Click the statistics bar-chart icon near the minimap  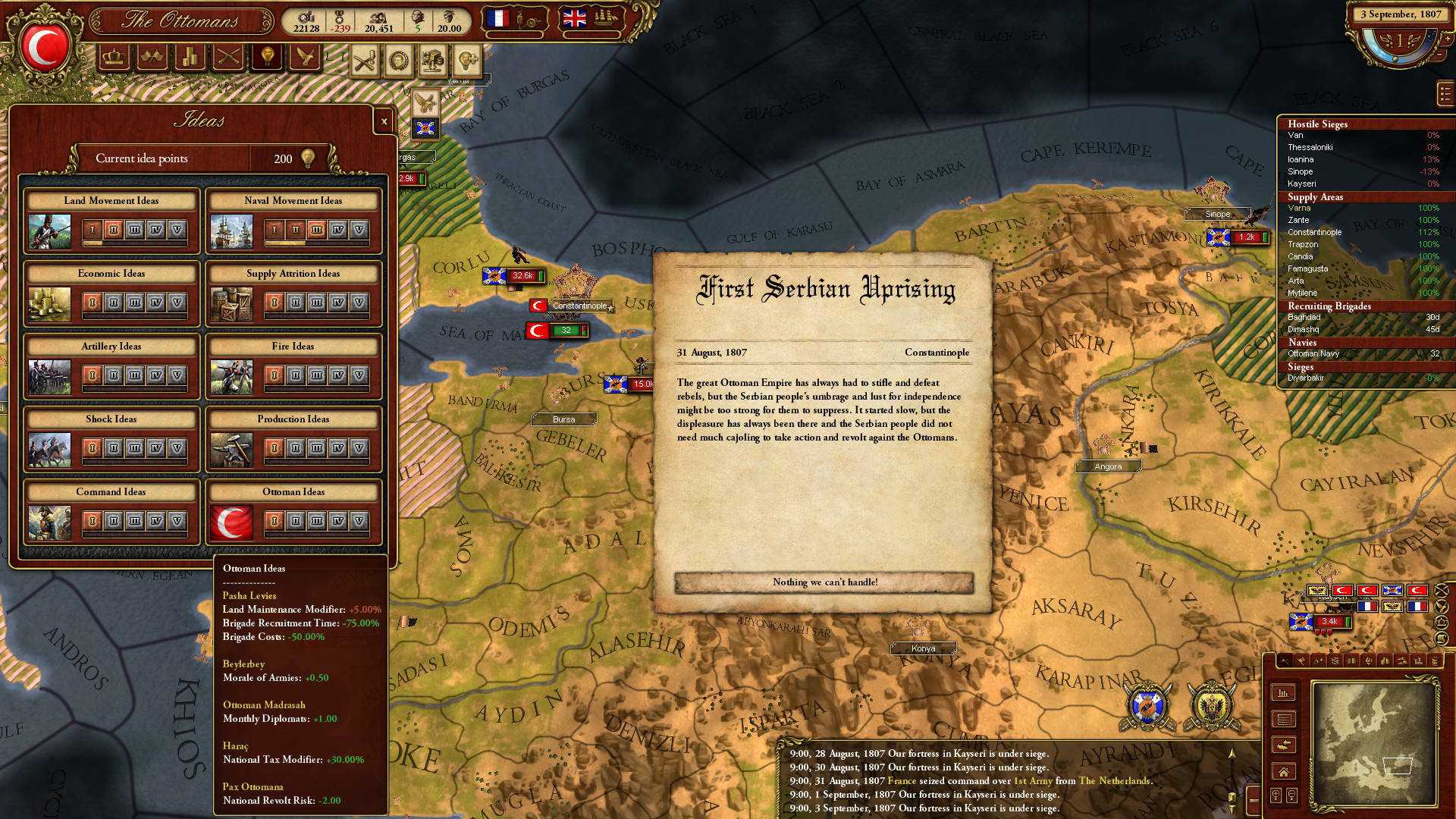click(x=1284, y=692)
